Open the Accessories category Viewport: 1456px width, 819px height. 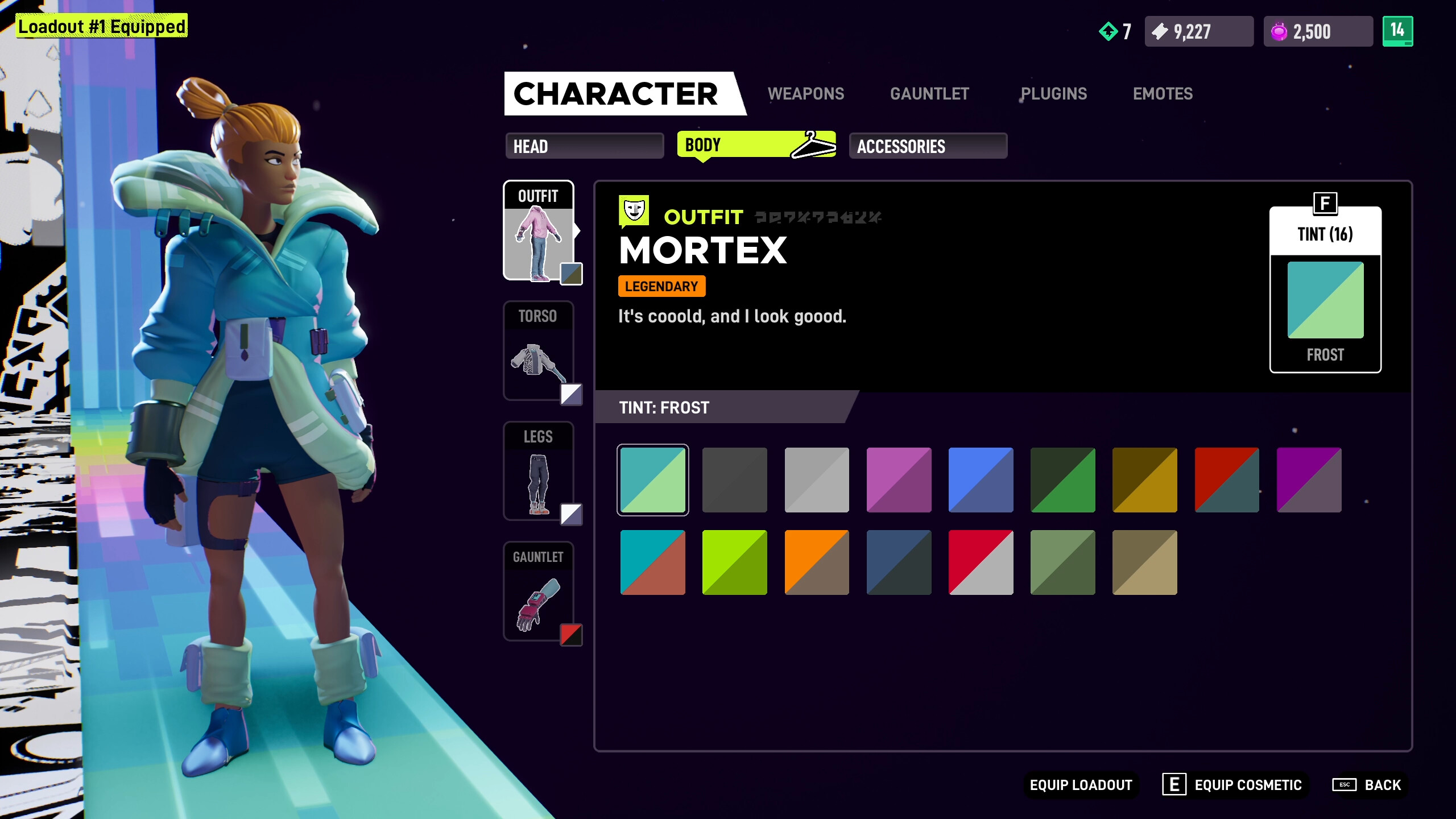[927, 146]
